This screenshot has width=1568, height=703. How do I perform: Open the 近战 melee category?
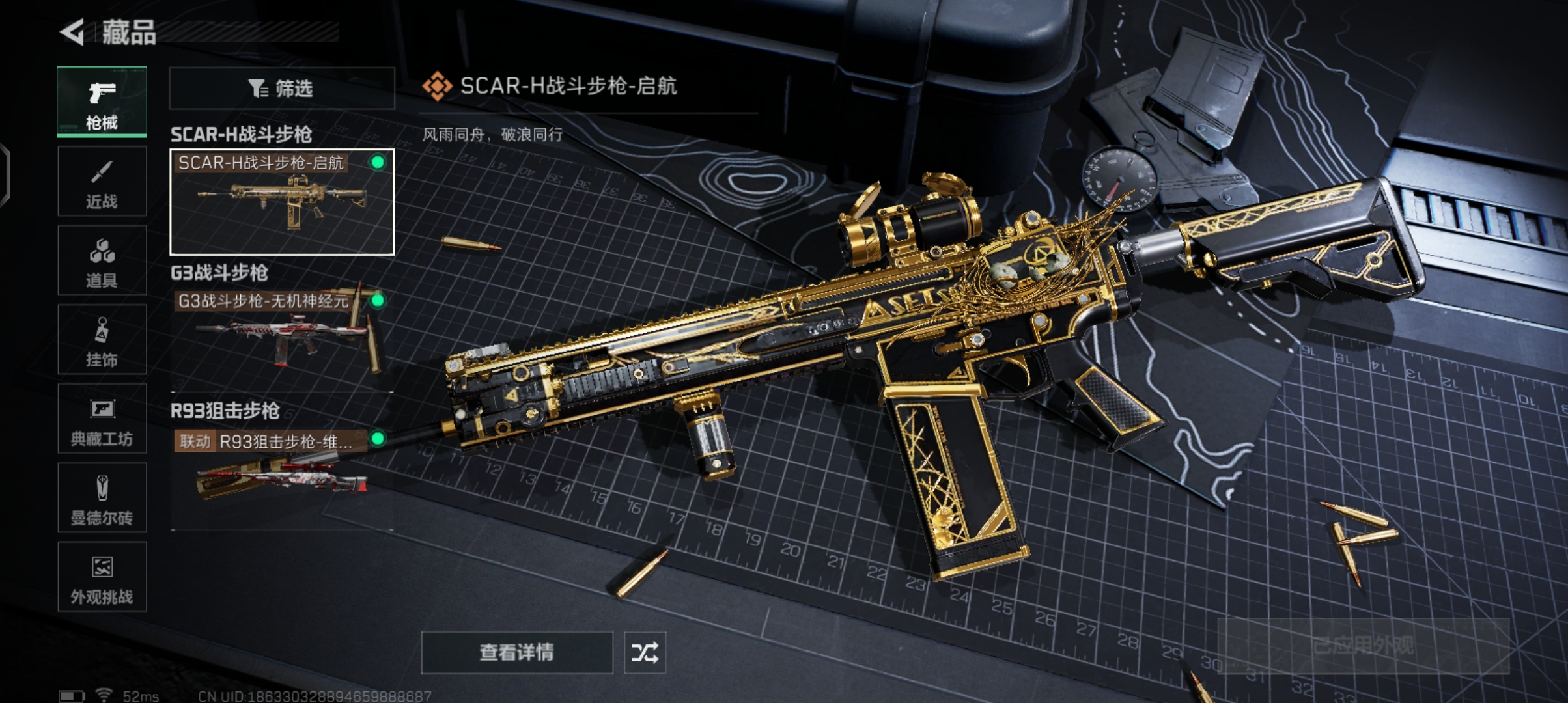pyautogui.click(x=102, y=182)
